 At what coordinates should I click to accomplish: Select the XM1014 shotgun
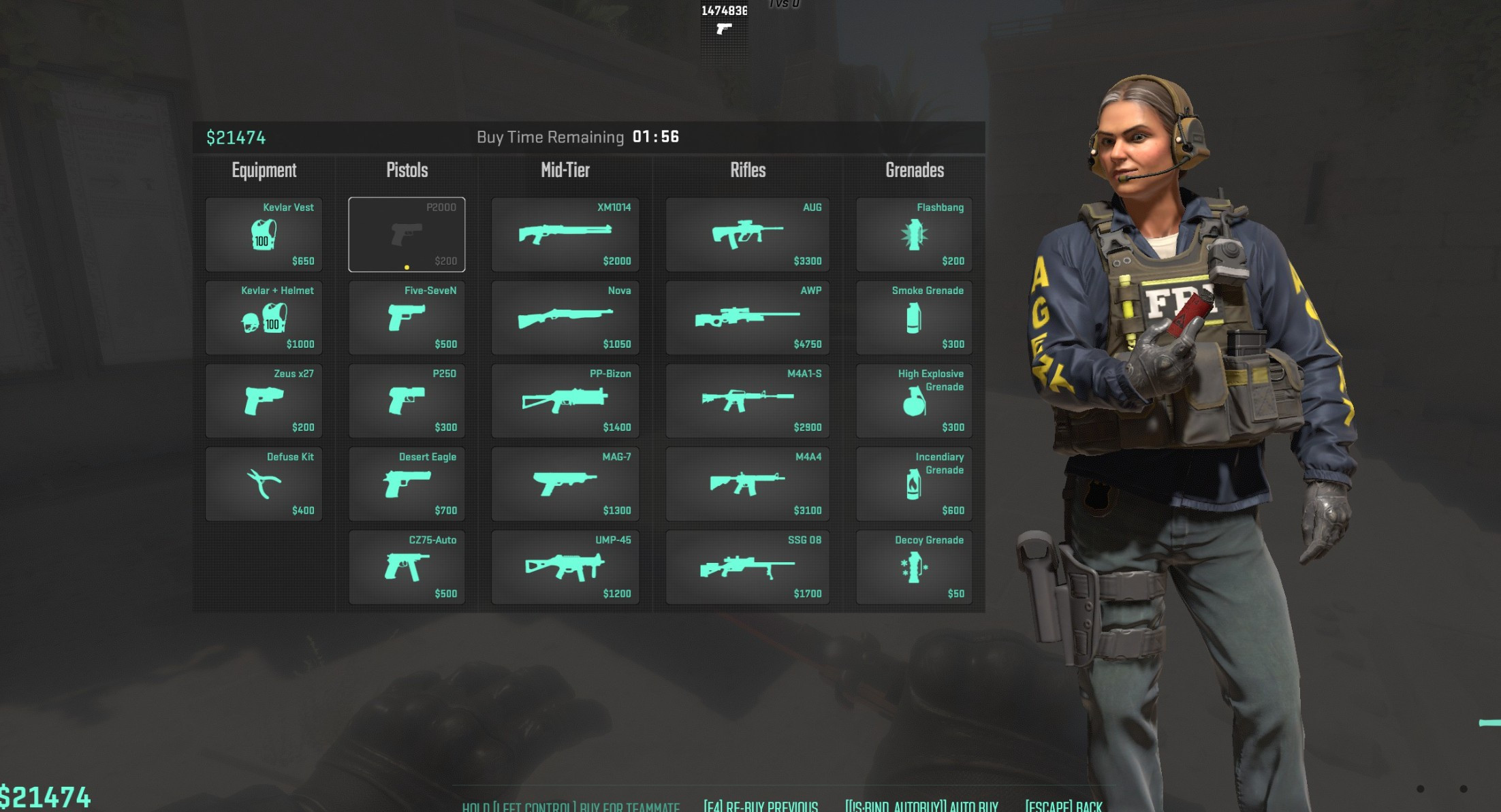565,235
